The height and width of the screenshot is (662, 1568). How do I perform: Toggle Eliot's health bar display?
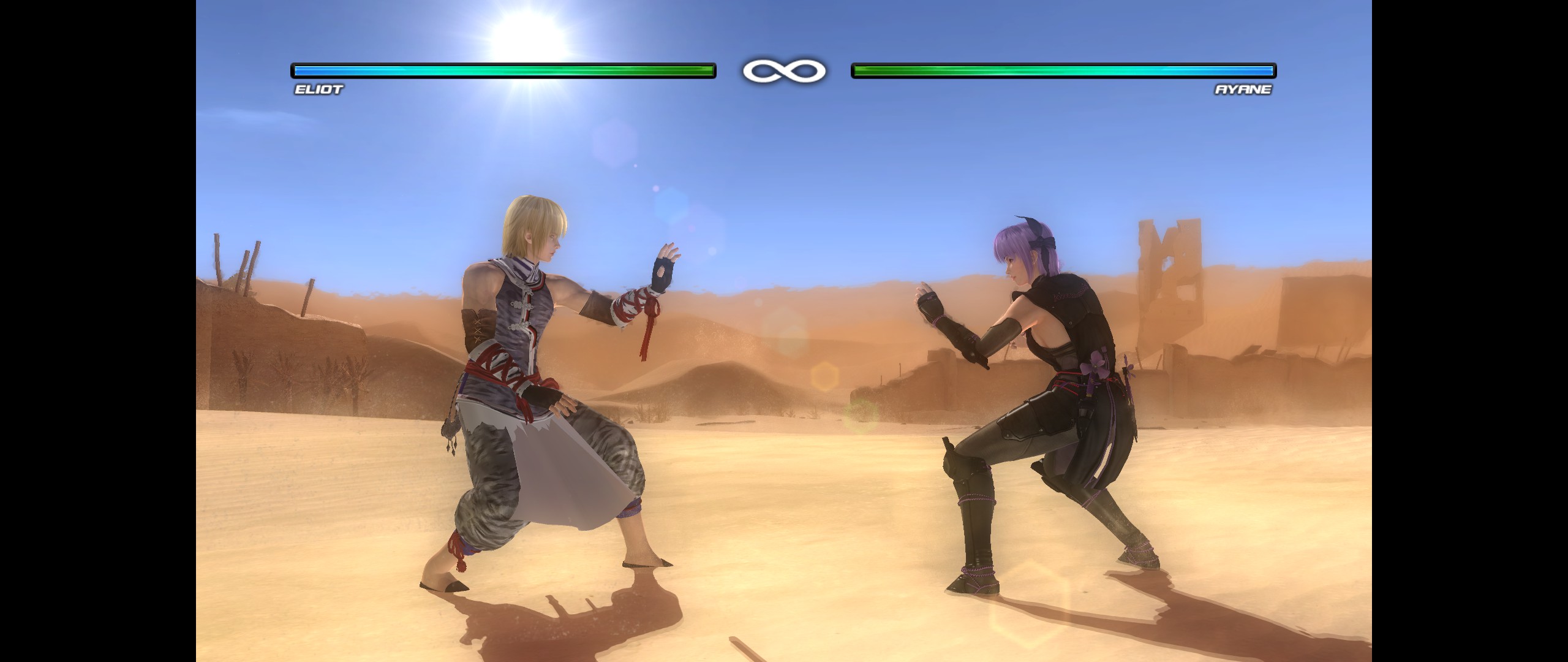[502, 70]
